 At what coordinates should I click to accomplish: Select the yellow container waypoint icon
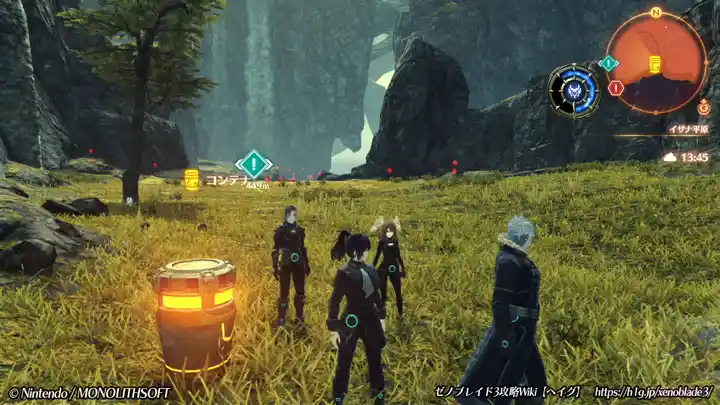pos(191,179)
